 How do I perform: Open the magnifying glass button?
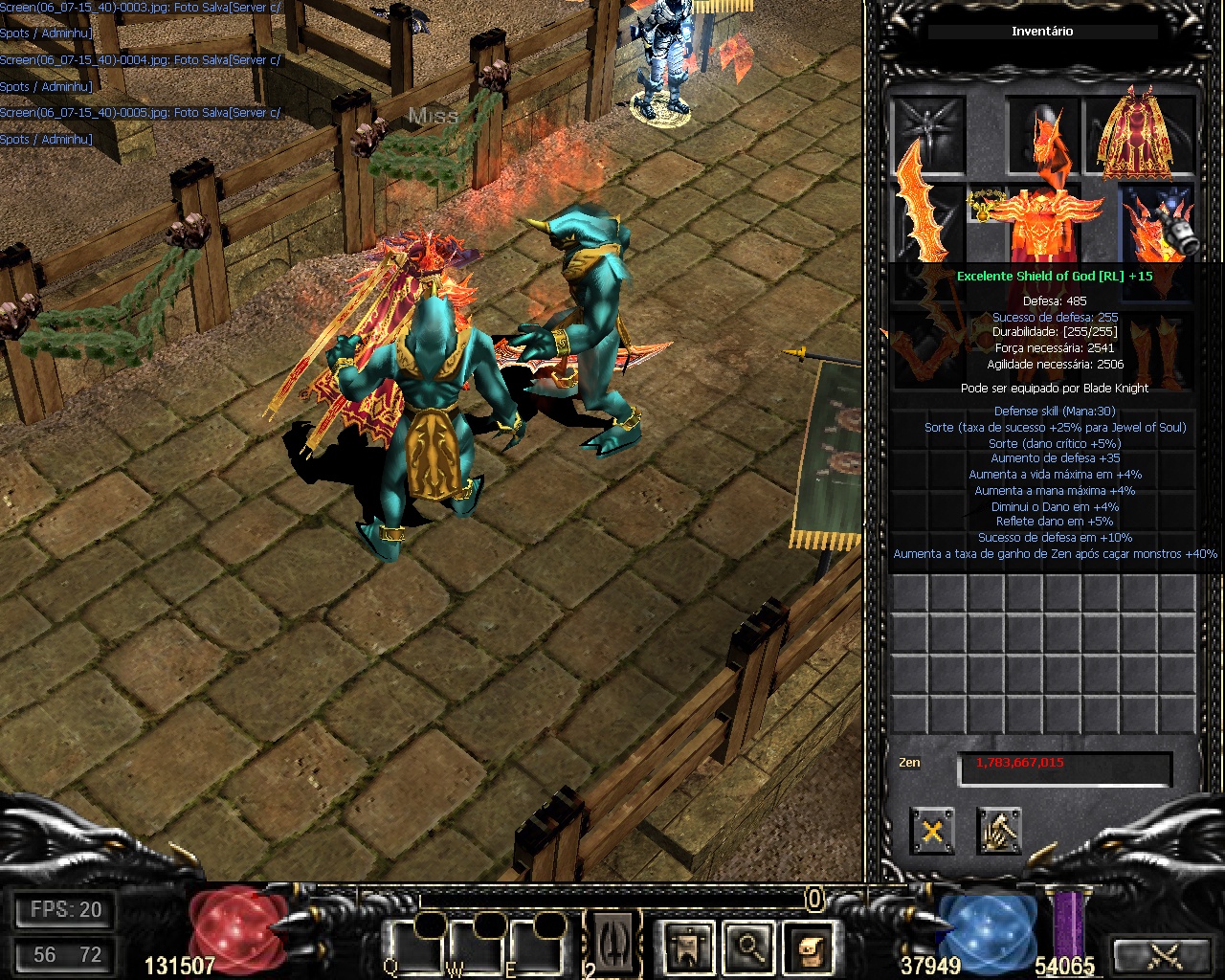point(748,947)
